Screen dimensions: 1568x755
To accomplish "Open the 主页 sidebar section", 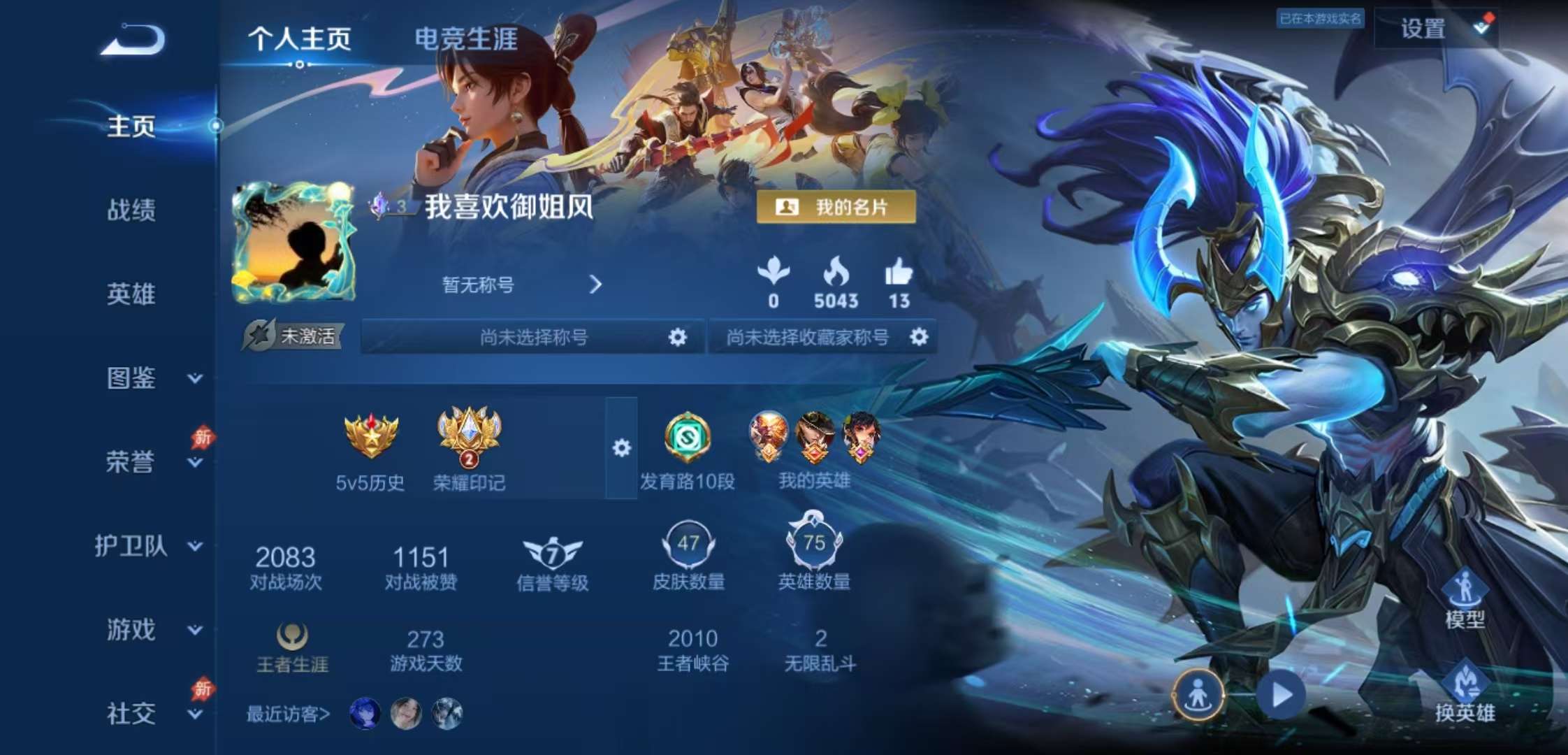I will coord(130,126).
